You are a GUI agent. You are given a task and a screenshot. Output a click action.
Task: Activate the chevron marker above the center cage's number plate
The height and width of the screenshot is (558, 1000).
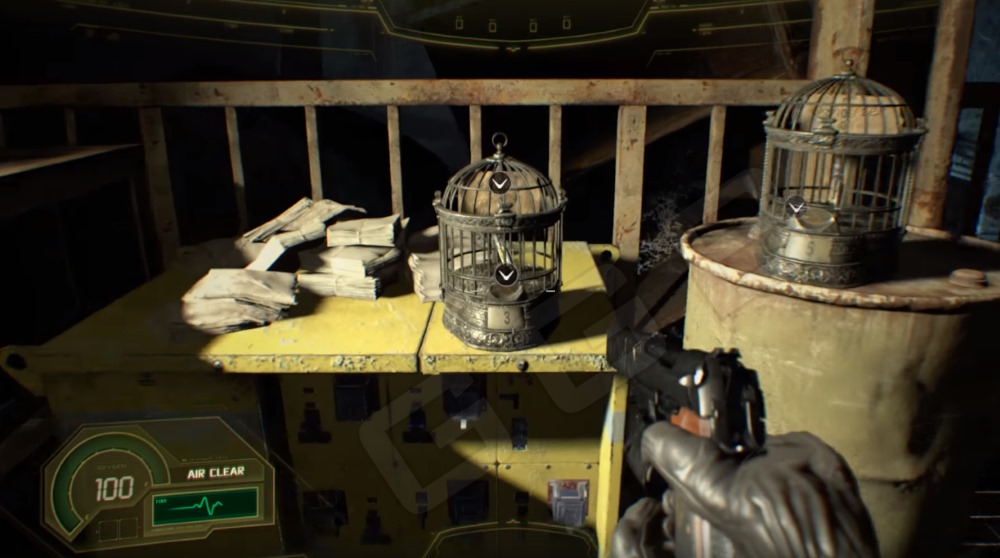tap(506, 275)
